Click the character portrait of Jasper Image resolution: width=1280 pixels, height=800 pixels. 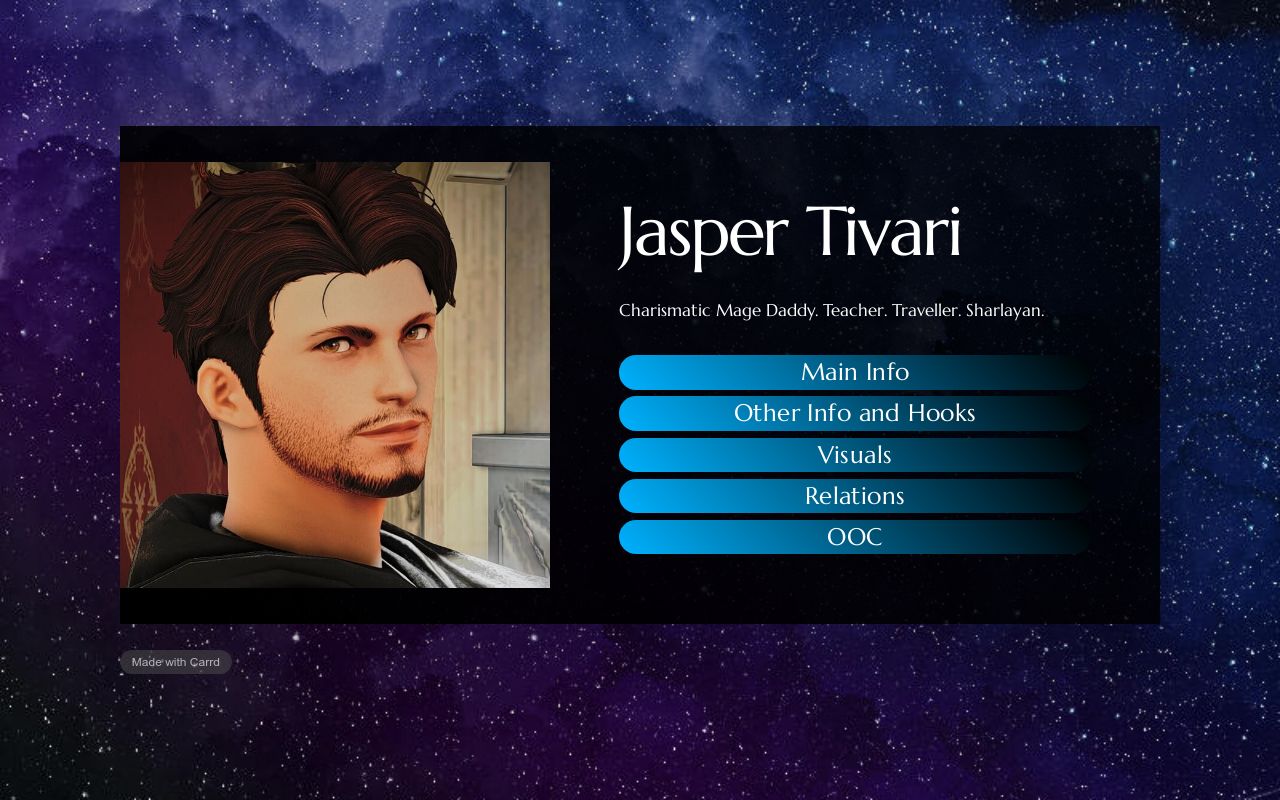[335, 375]
